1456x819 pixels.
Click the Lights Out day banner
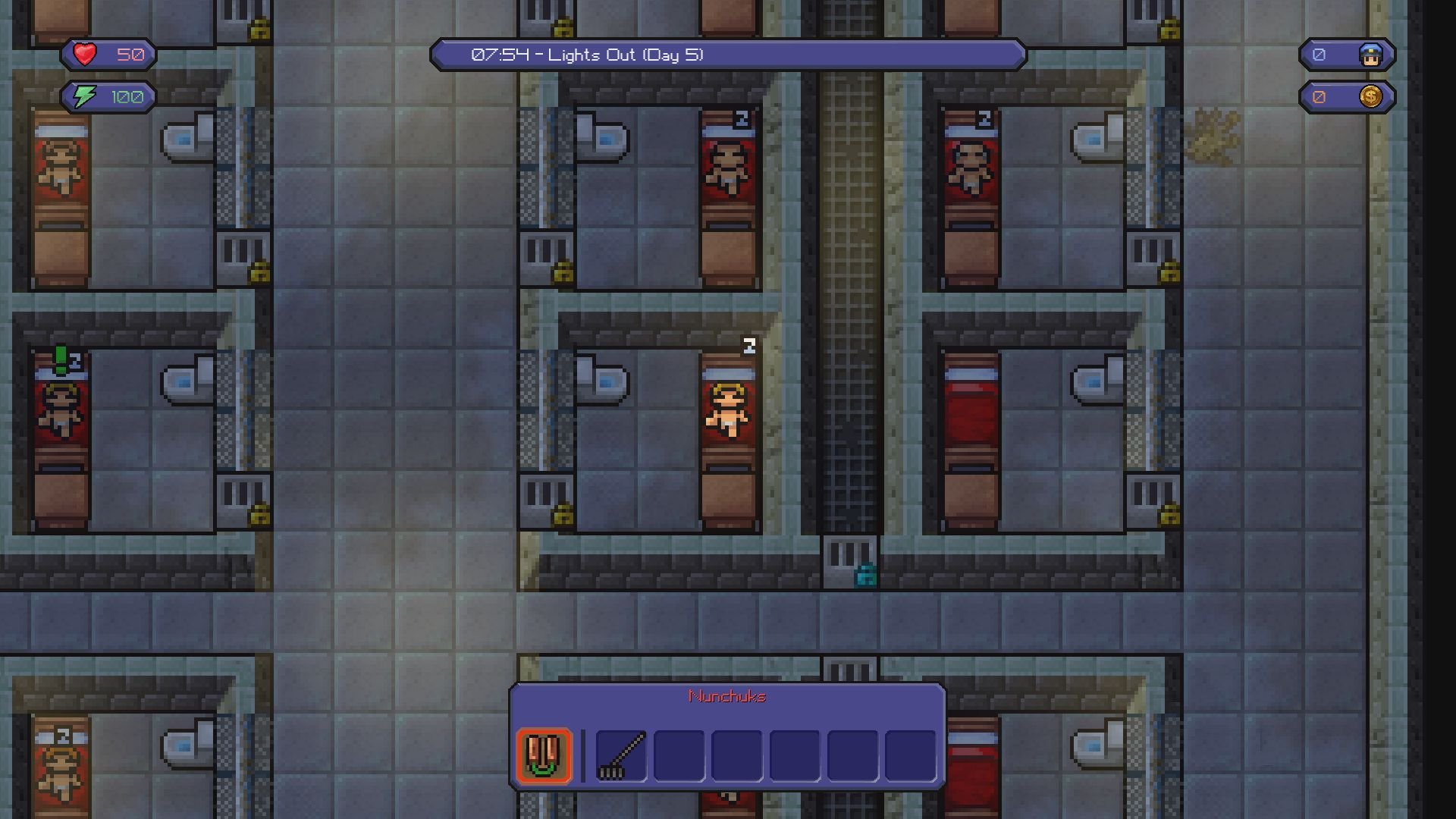click(726, 54)
